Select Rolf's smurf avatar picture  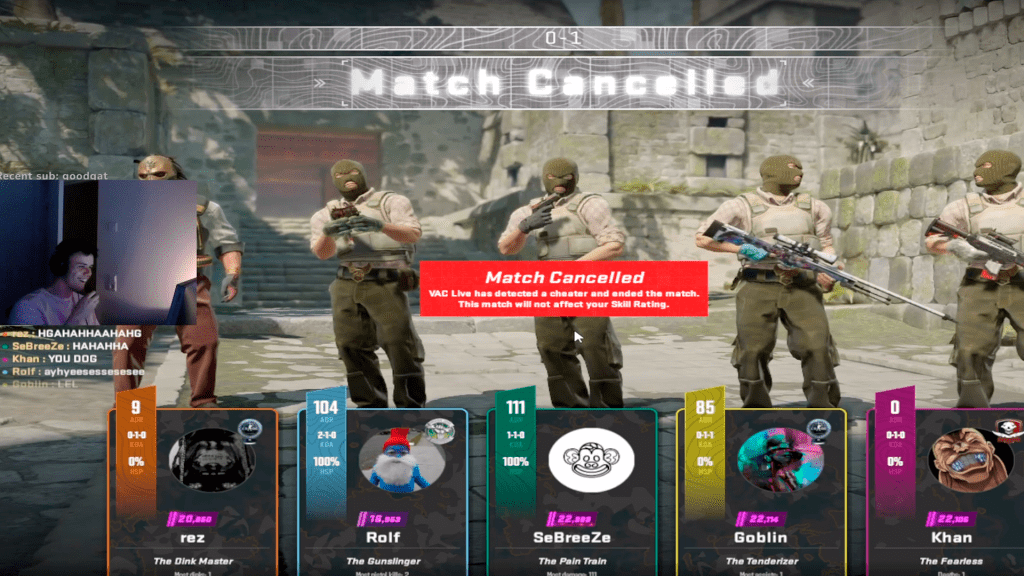coord(400,461)
